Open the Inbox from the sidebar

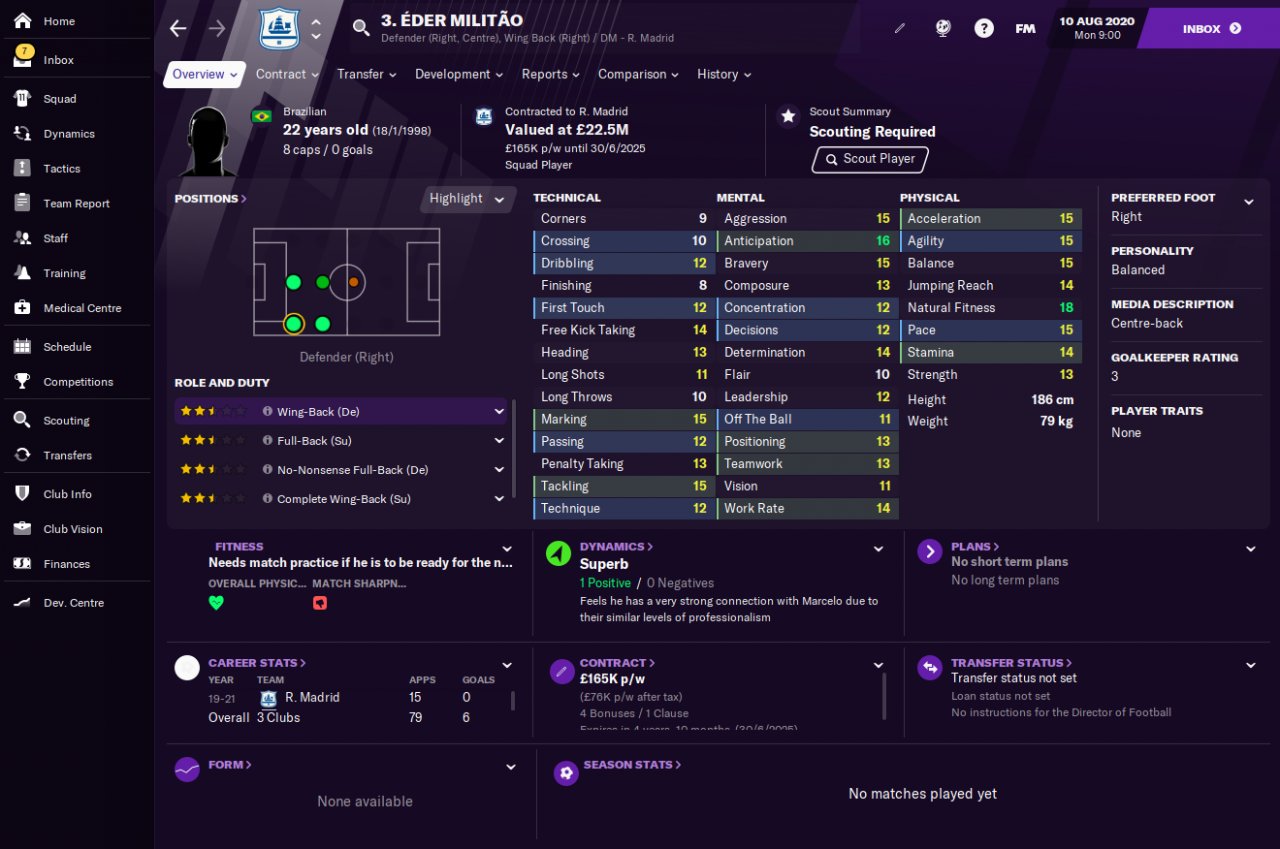tap(58, 60)
